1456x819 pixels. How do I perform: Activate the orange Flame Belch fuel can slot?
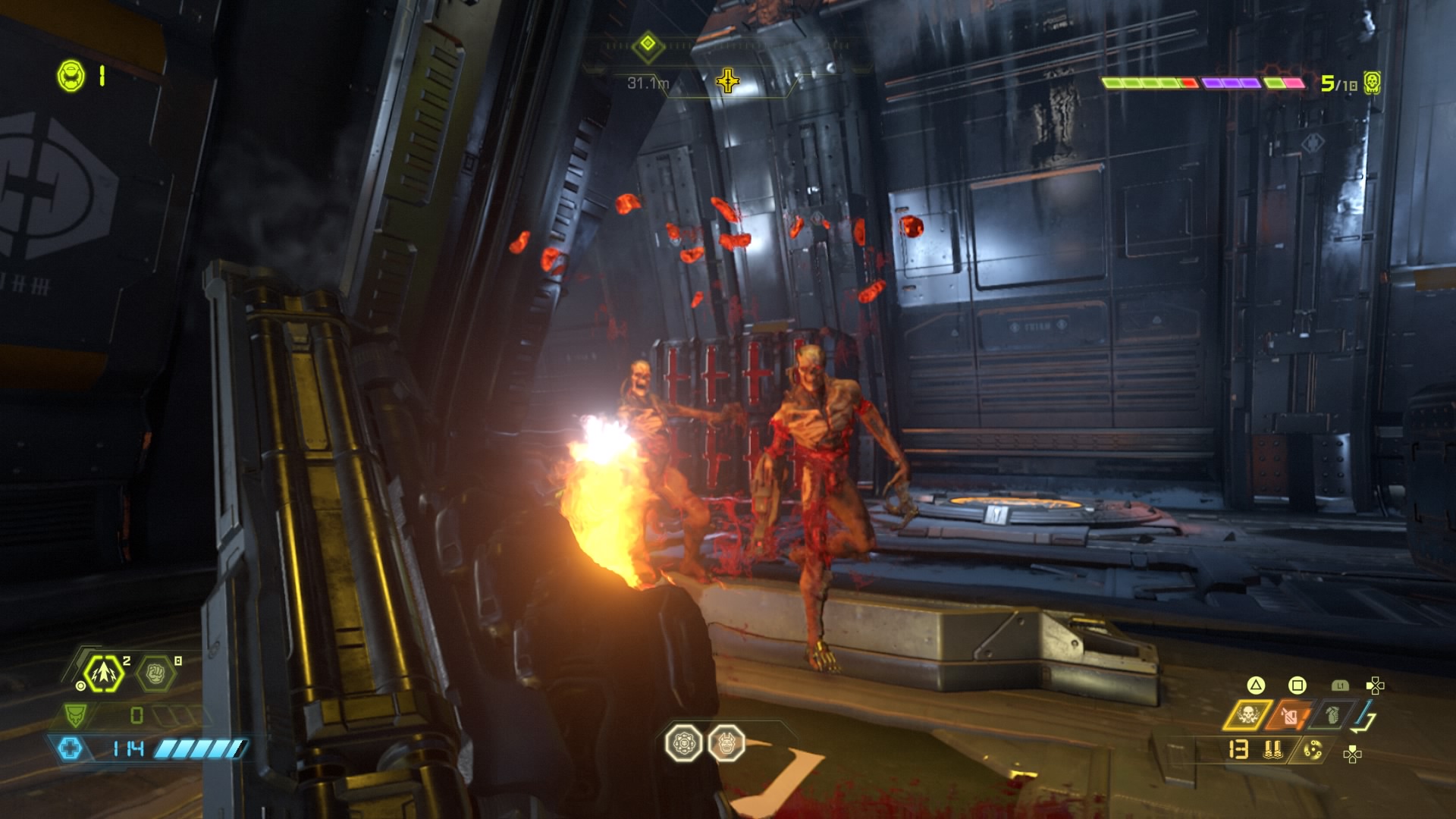coord(1291,715)
